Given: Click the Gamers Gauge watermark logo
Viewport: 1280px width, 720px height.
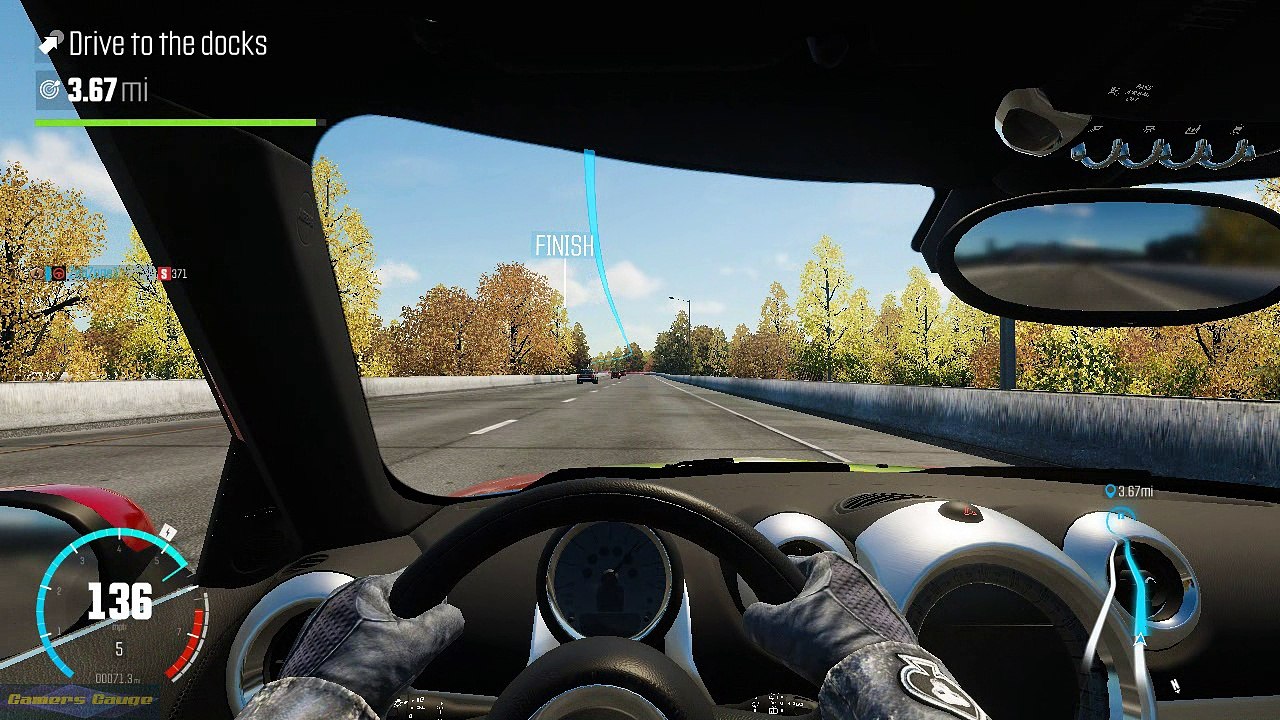Looking at the screenshot, I should [x=78, y=699].
